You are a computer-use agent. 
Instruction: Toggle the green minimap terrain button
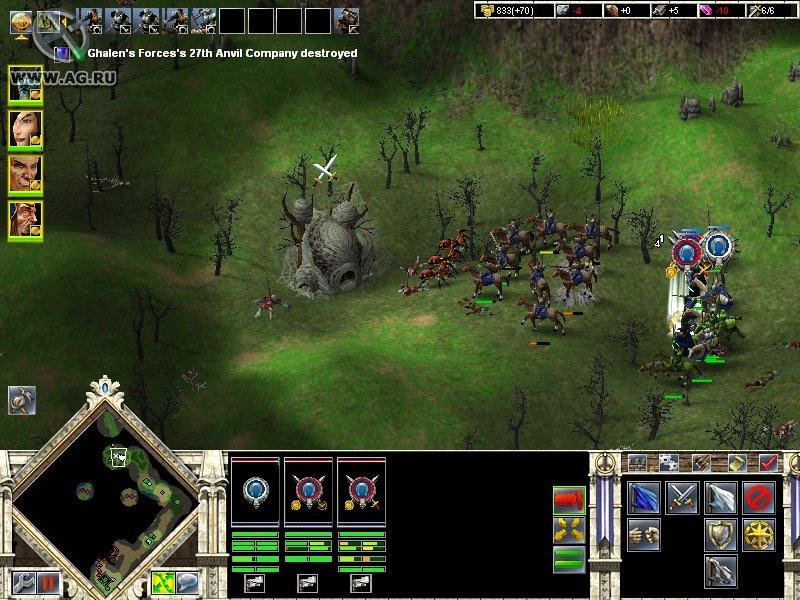163,581
